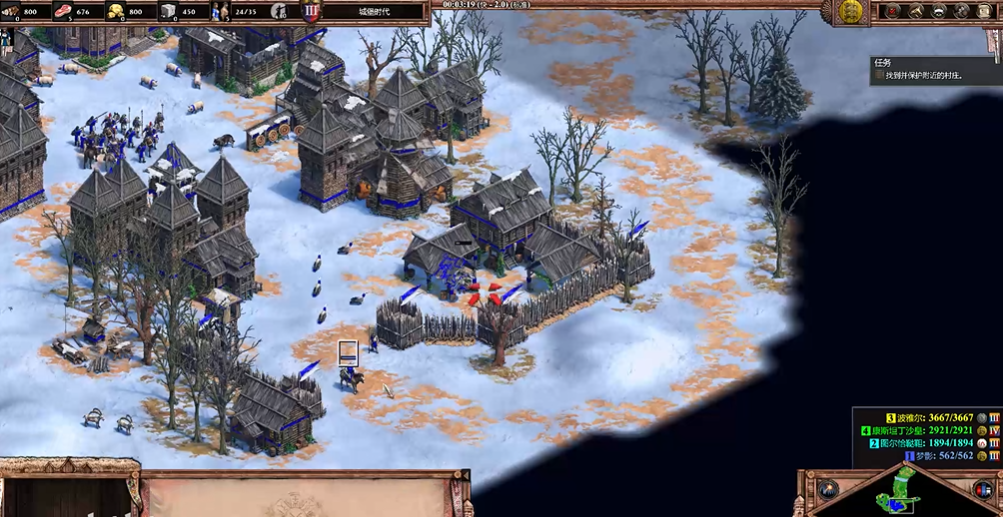Toggle the village objective checkbox
The image size is (1003, 517).
coord(879,75)
